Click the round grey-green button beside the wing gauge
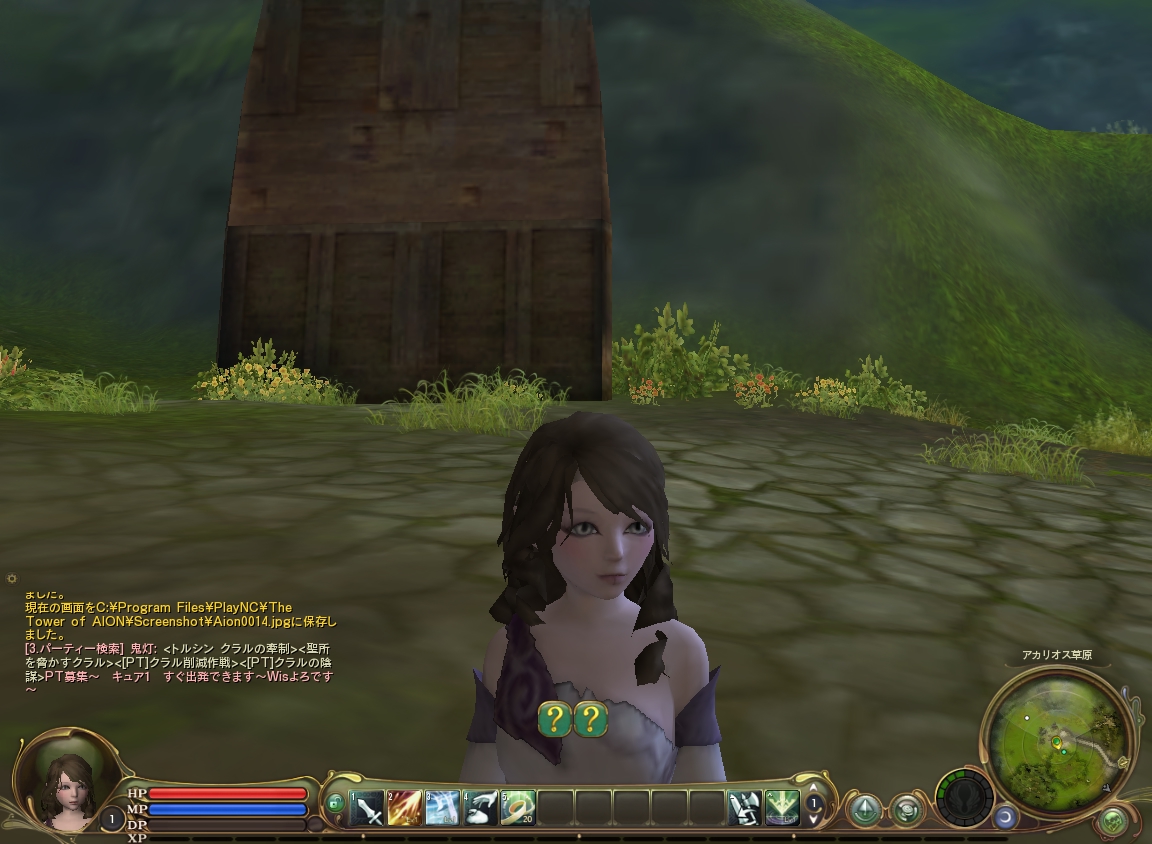The height and width of the screenshot is (844, 1152). (x=907, y=810)
